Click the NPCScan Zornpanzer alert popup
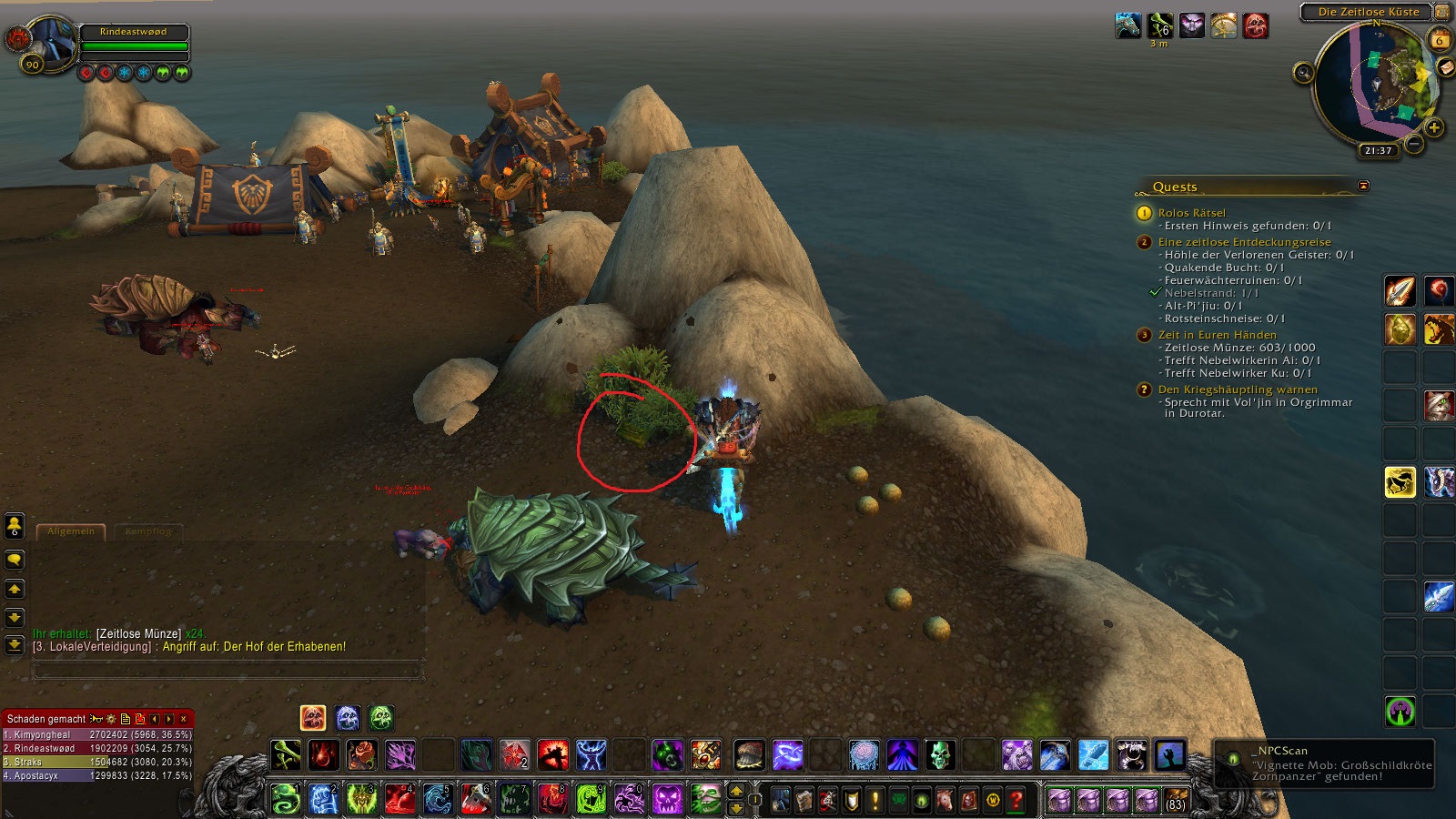The width and height of the screenshot is (1456, 819). coord(1325,763)
